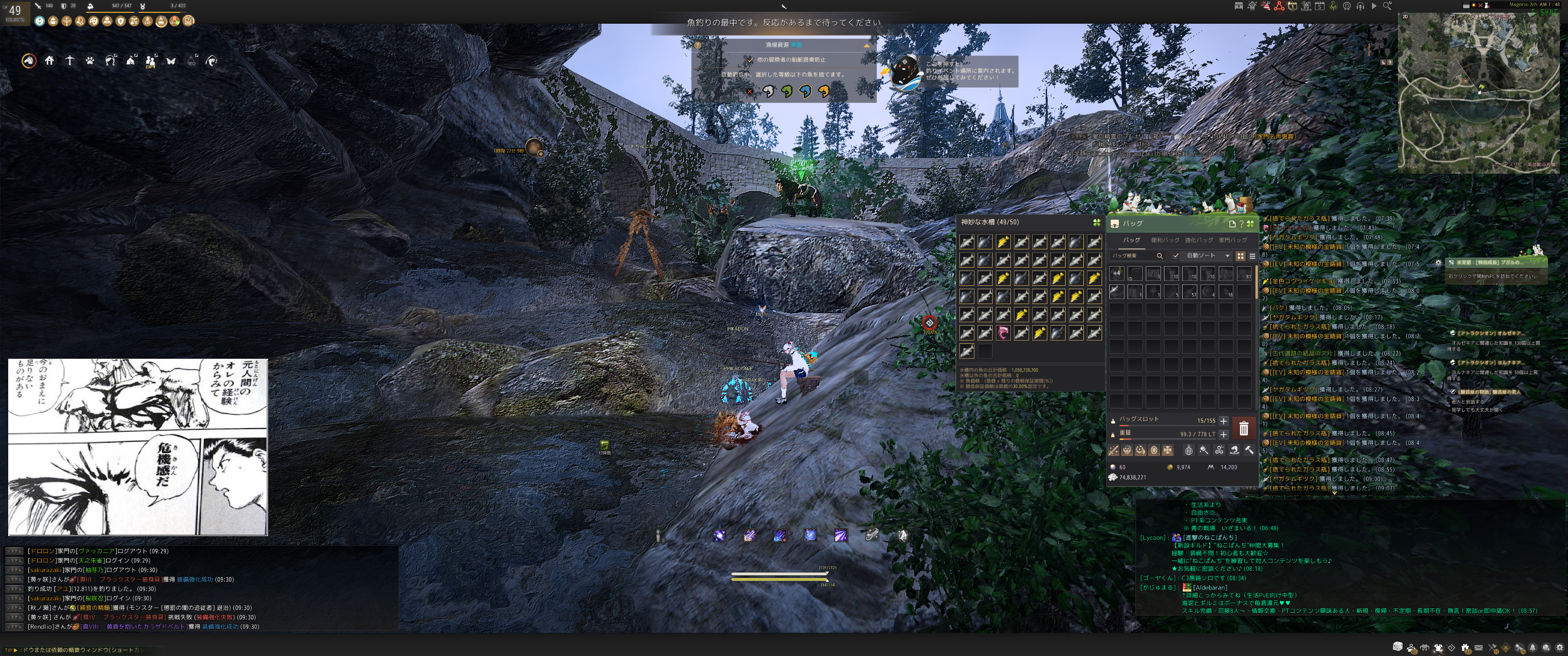Toggle the auto-sort checkbox in the bag
The height and width of the screenshot is (656, 1568).
tap(1176, 256)
